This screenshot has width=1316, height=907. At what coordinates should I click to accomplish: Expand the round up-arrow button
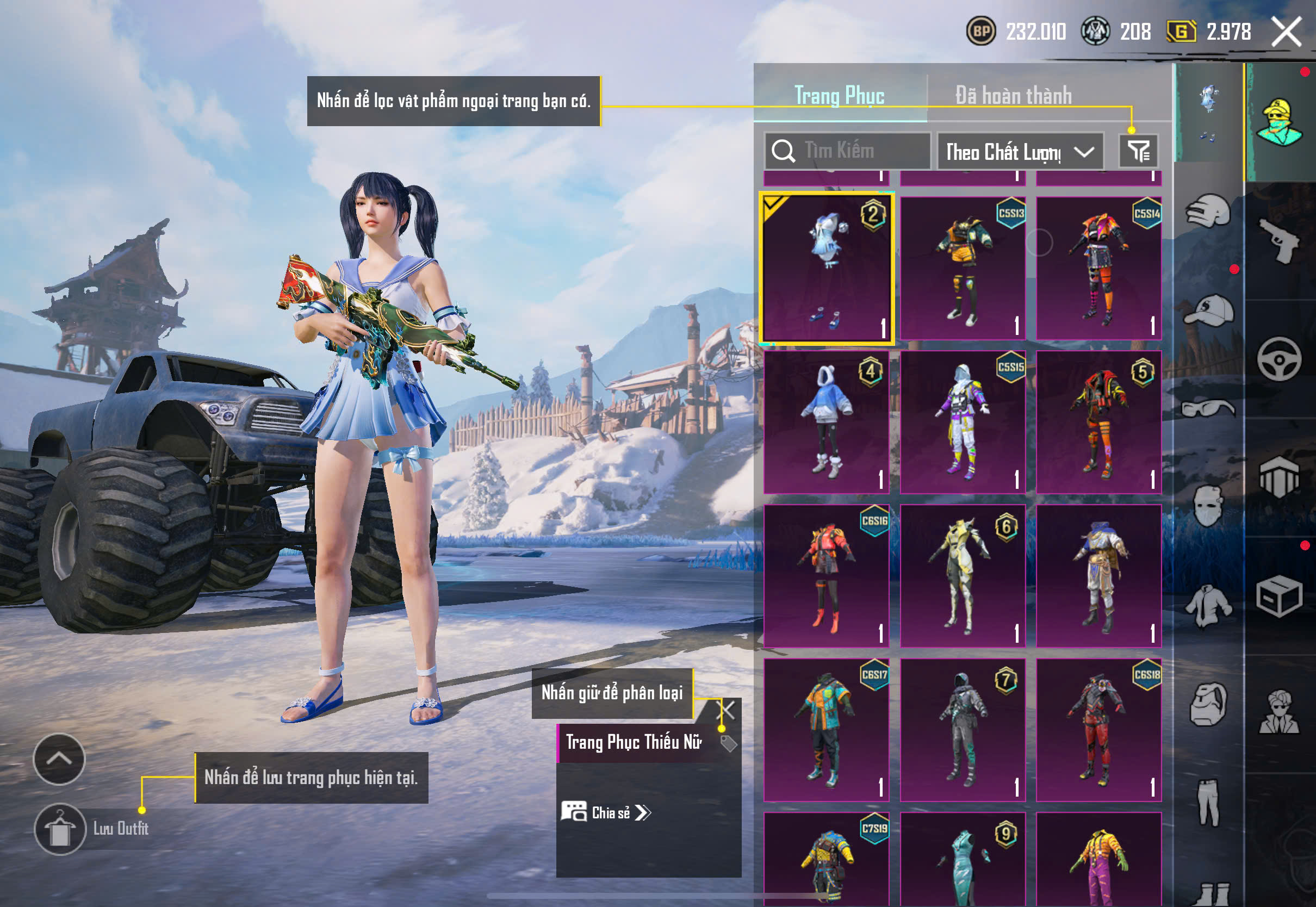click(59, 759)
